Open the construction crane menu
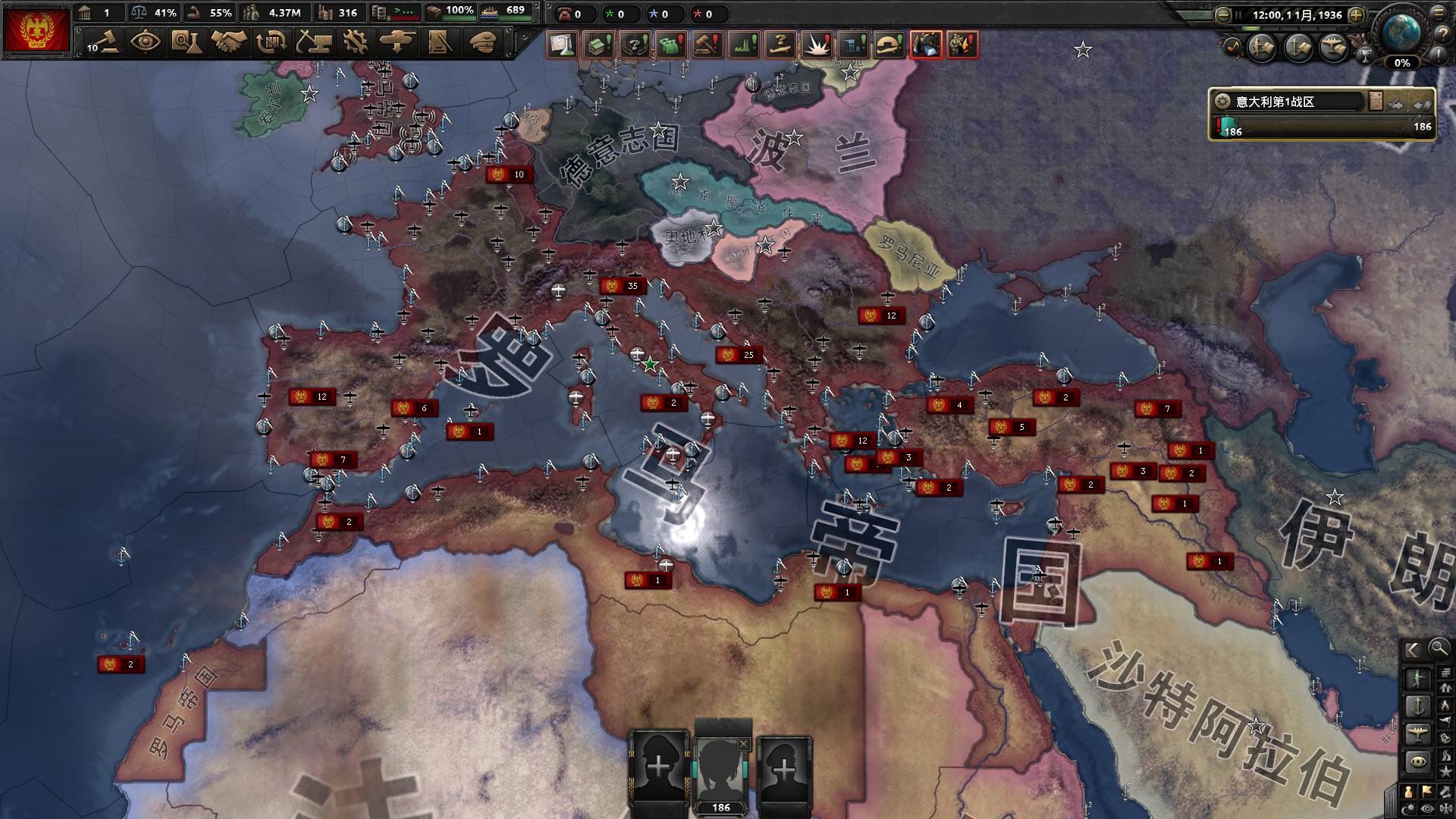This screenshot has width=1456, height=819. (313, 42)
